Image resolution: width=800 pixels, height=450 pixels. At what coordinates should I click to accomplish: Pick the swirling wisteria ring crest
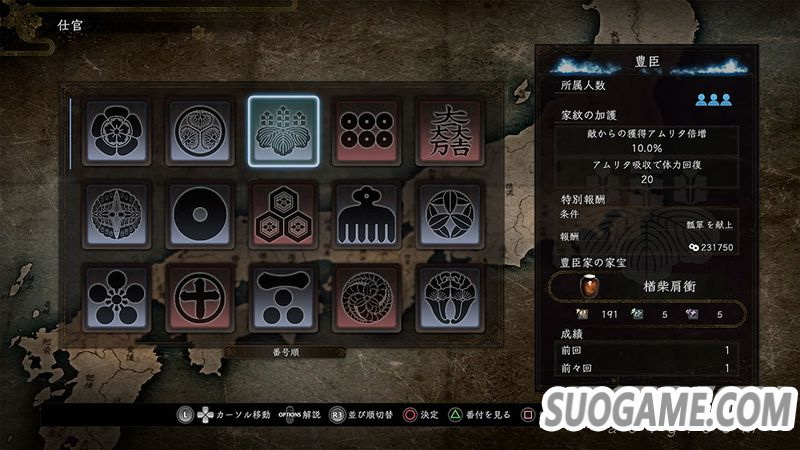[x=366, y=297]
